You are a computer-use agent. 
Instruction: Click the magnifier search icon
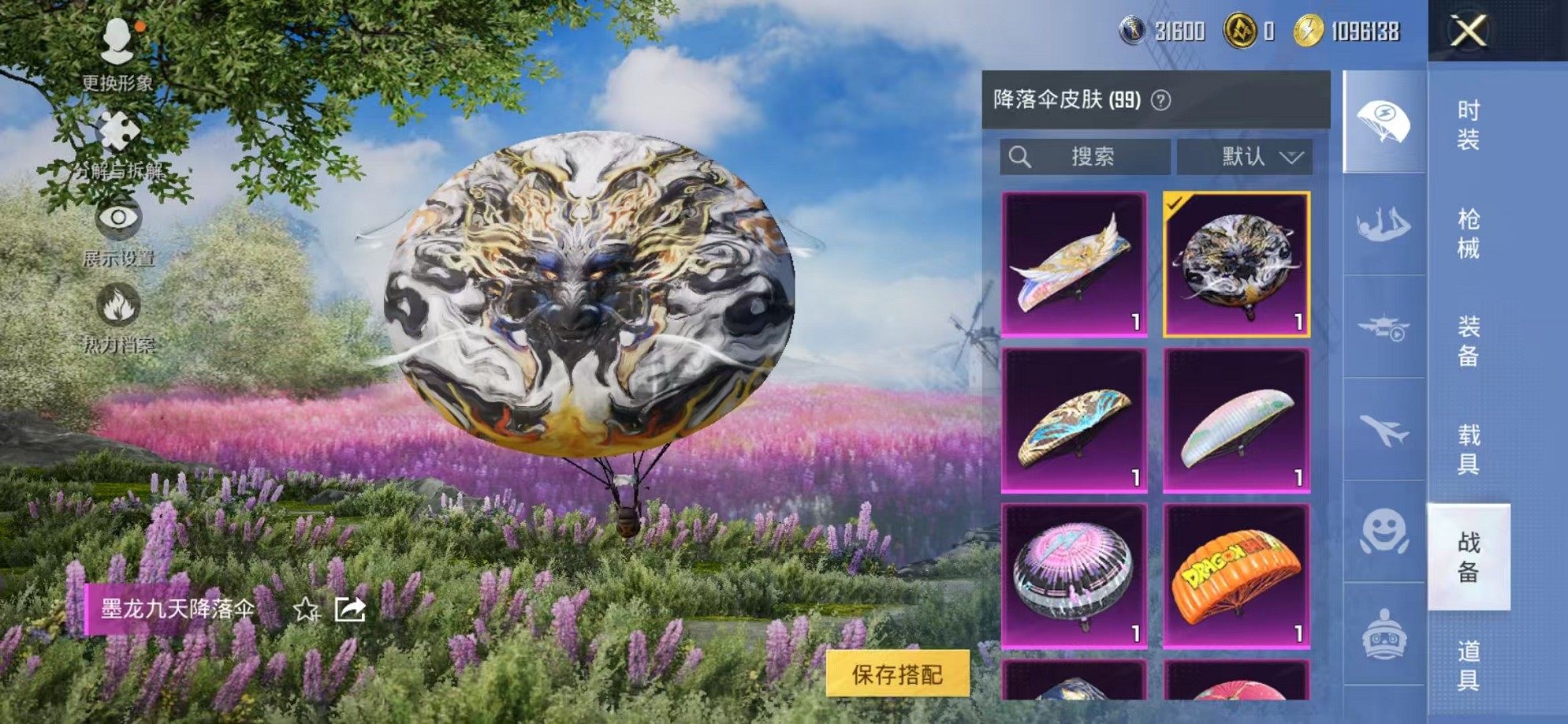click(1022, 155)
